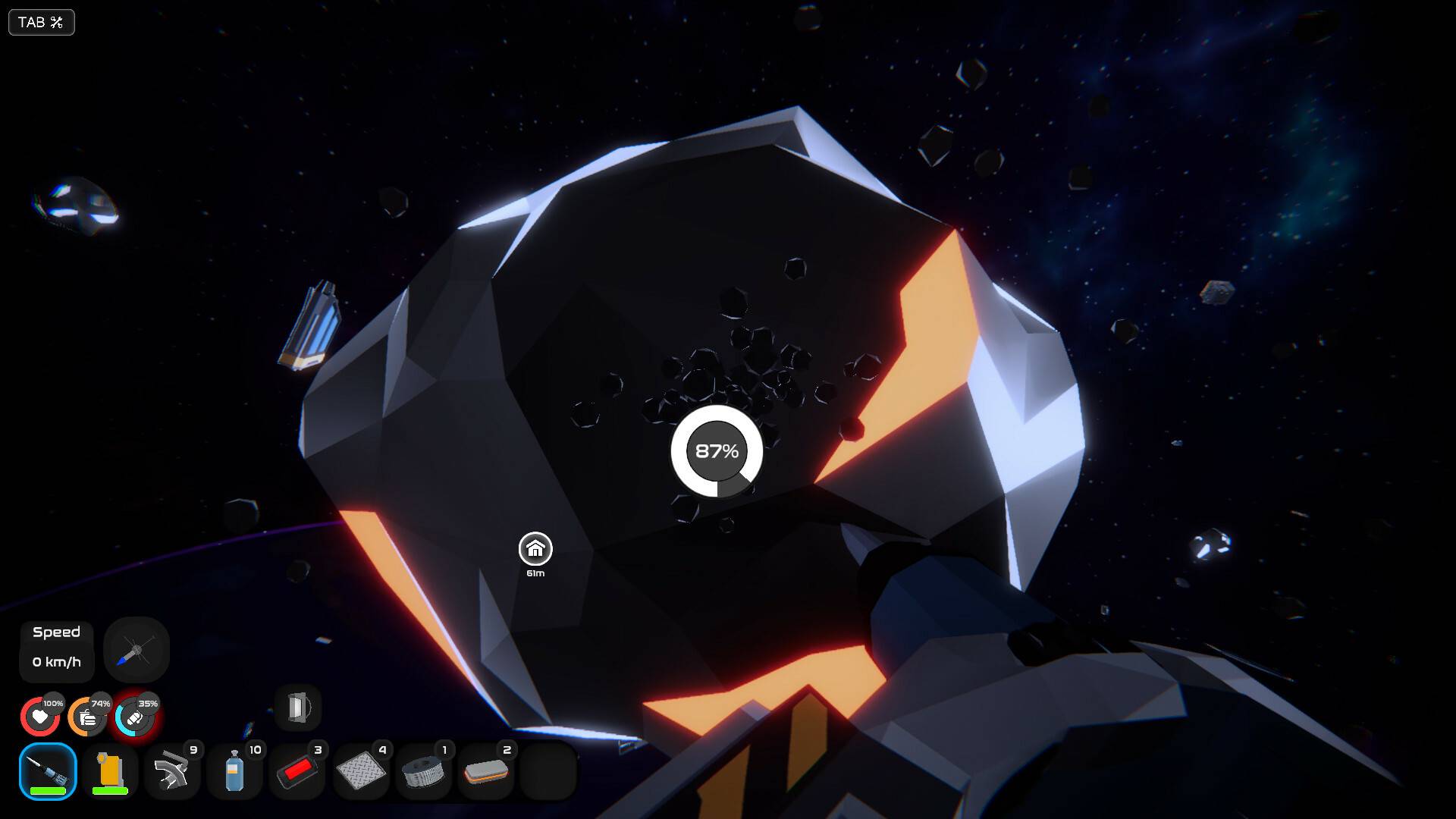Image resolution: width=1456 pixels, height=819 pixels.
Task: Click the food hunger gauge icon
Action: (x=87, y=717)
